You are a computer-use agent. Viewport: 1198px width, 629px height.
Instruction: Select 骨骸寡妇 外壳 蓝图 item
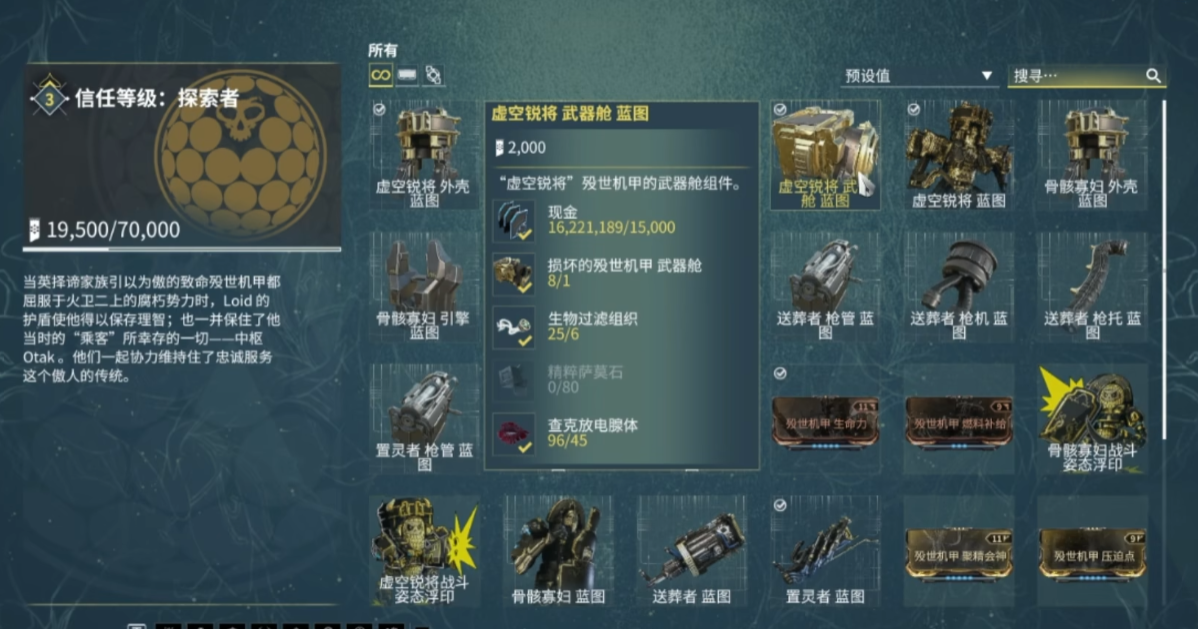click(x=1092, y=155)
